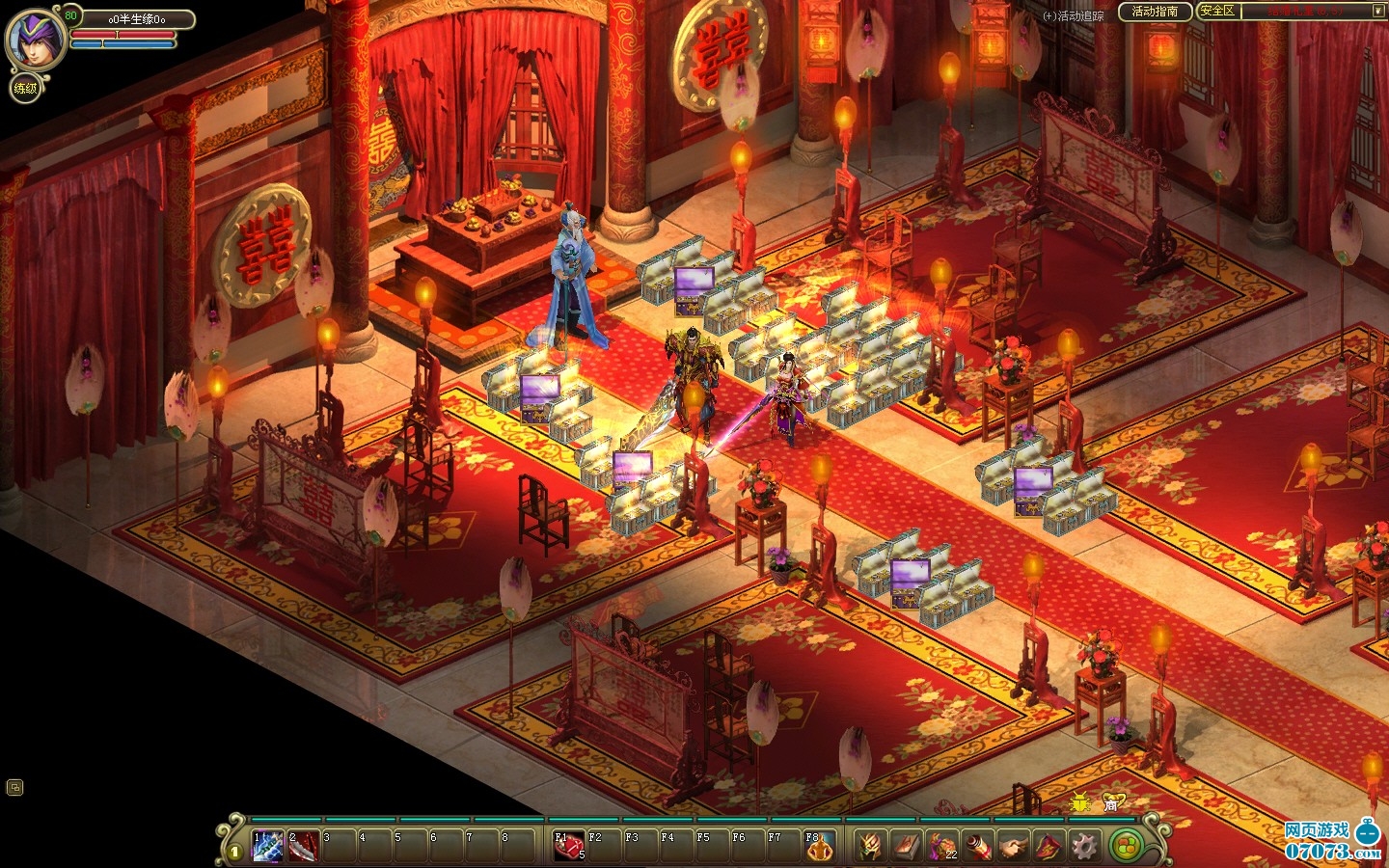Open the gear settings icon

(1084, 846)
